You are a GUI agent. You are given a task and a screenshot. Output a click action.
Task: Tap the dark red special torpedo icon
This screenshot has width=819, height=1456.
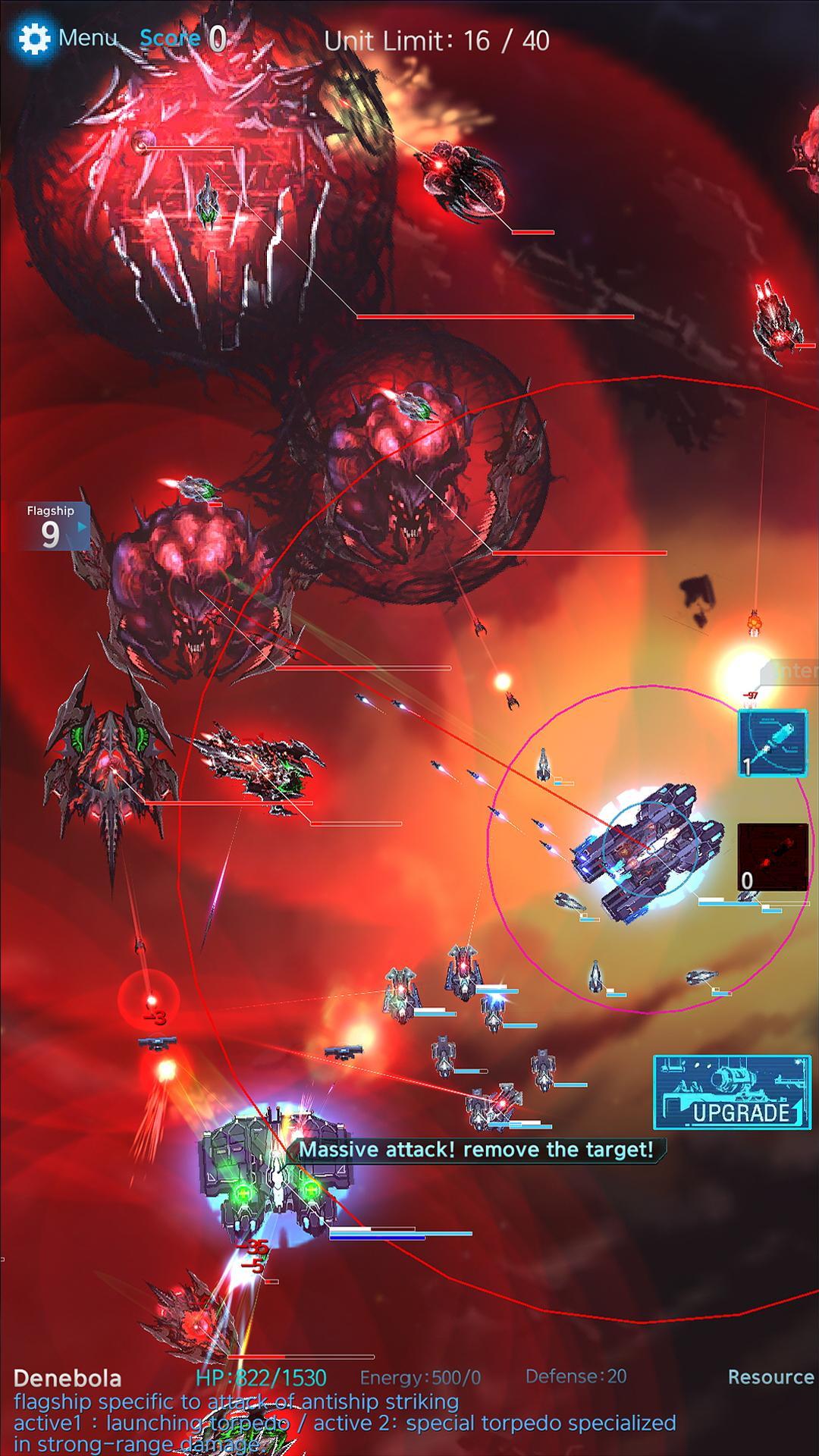tap(773, 857)
